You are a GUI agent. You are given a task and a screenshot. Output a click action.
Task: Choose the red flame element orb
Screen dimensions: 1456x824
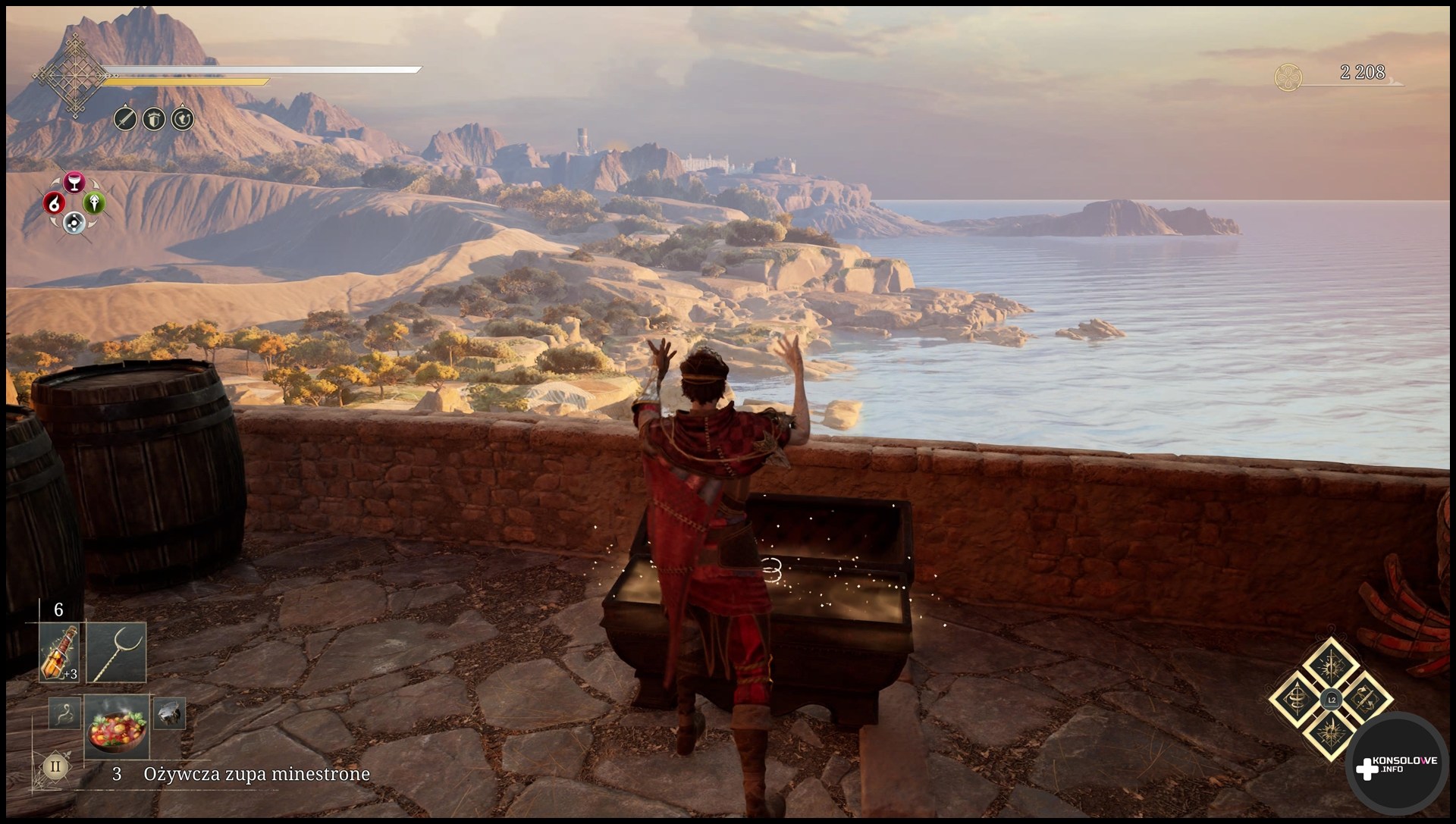53,203
